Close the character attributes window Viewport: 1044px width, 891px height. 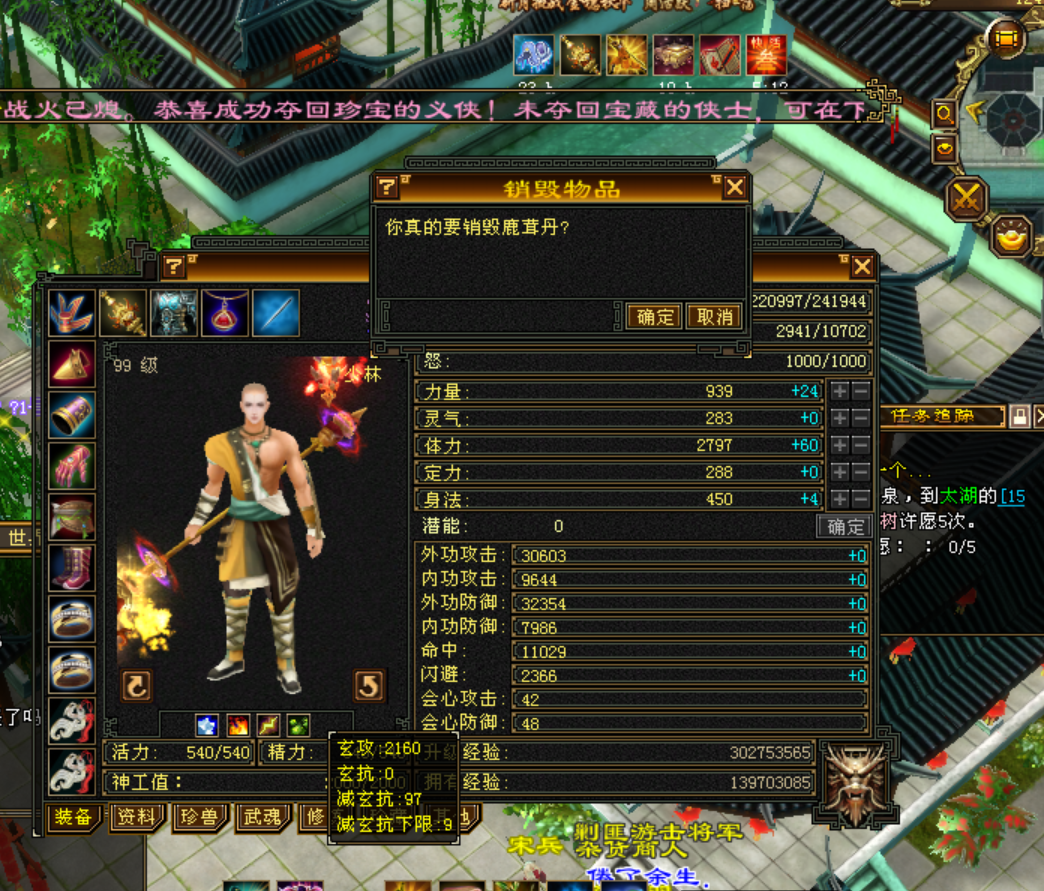[862, 266]
